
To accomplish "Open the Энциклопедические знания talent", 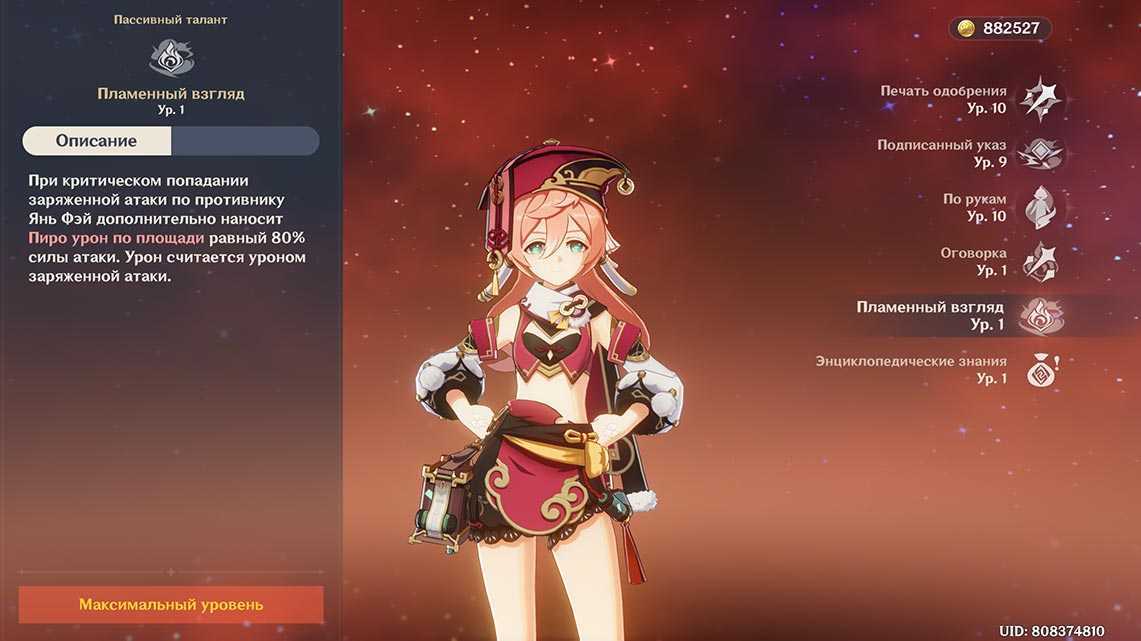I will [x=1040, y=370].
